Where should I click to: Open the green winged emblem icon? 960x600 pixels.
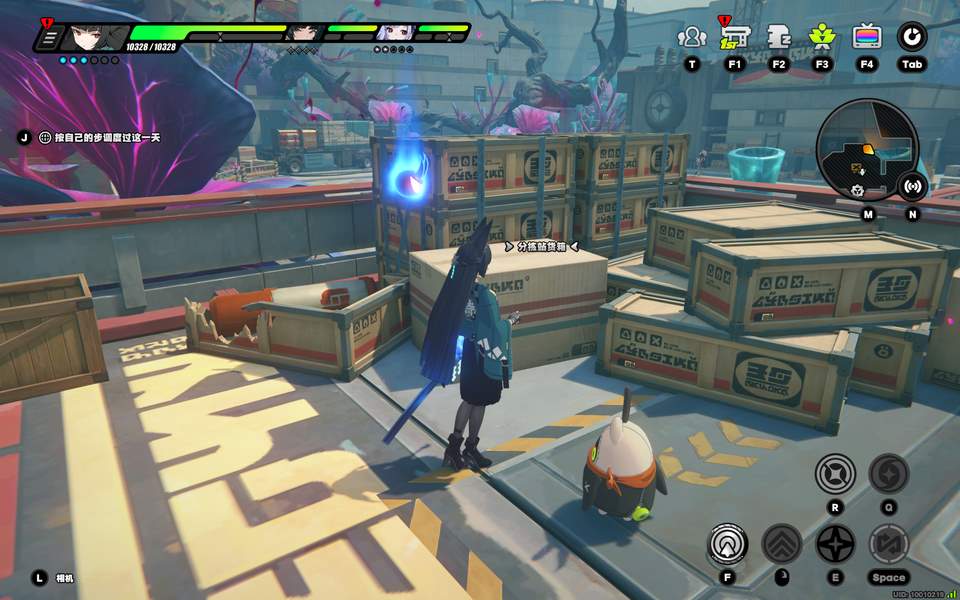point(822,37)
